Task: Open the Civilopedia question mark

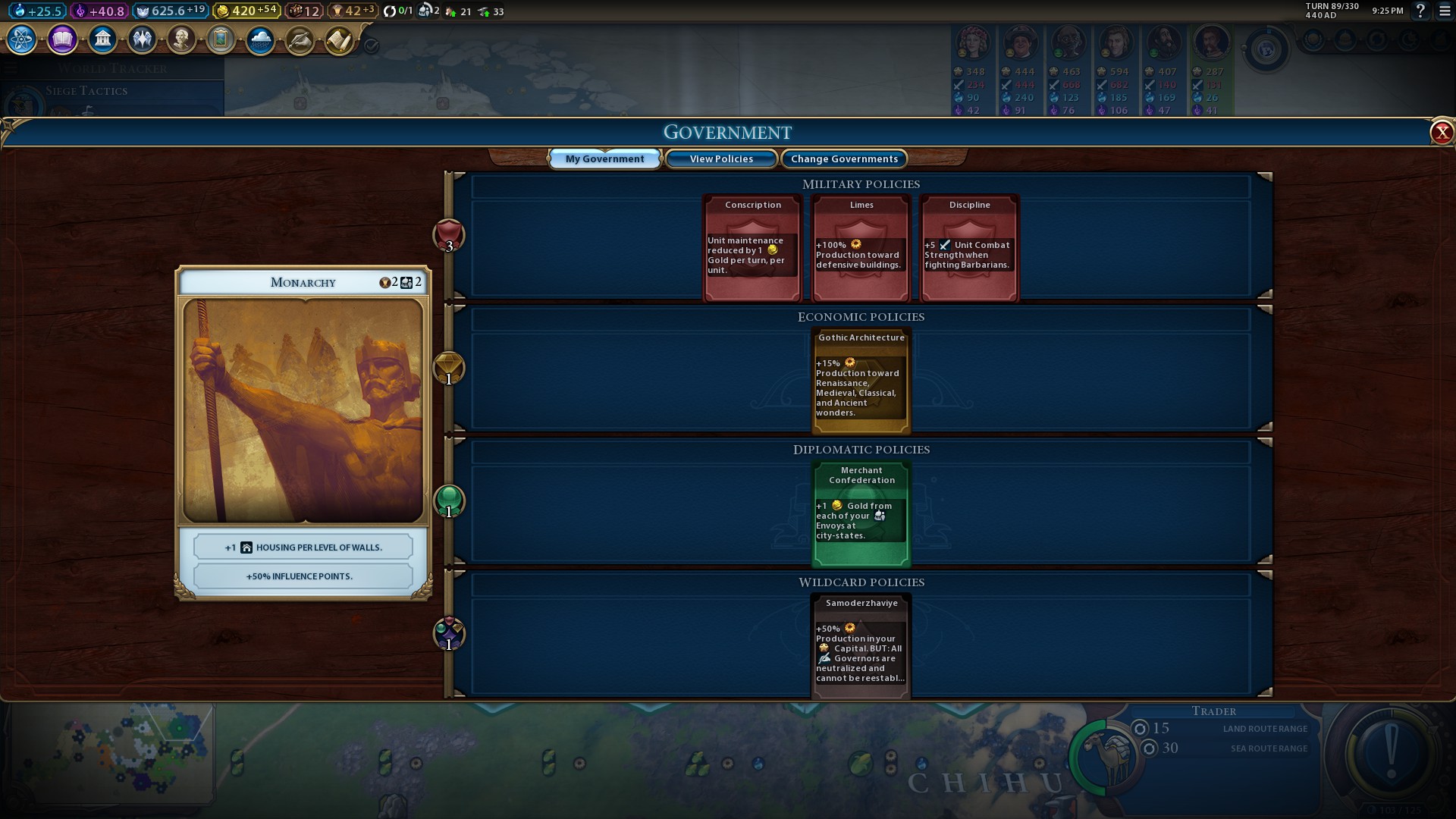Action: (1421, 11)
